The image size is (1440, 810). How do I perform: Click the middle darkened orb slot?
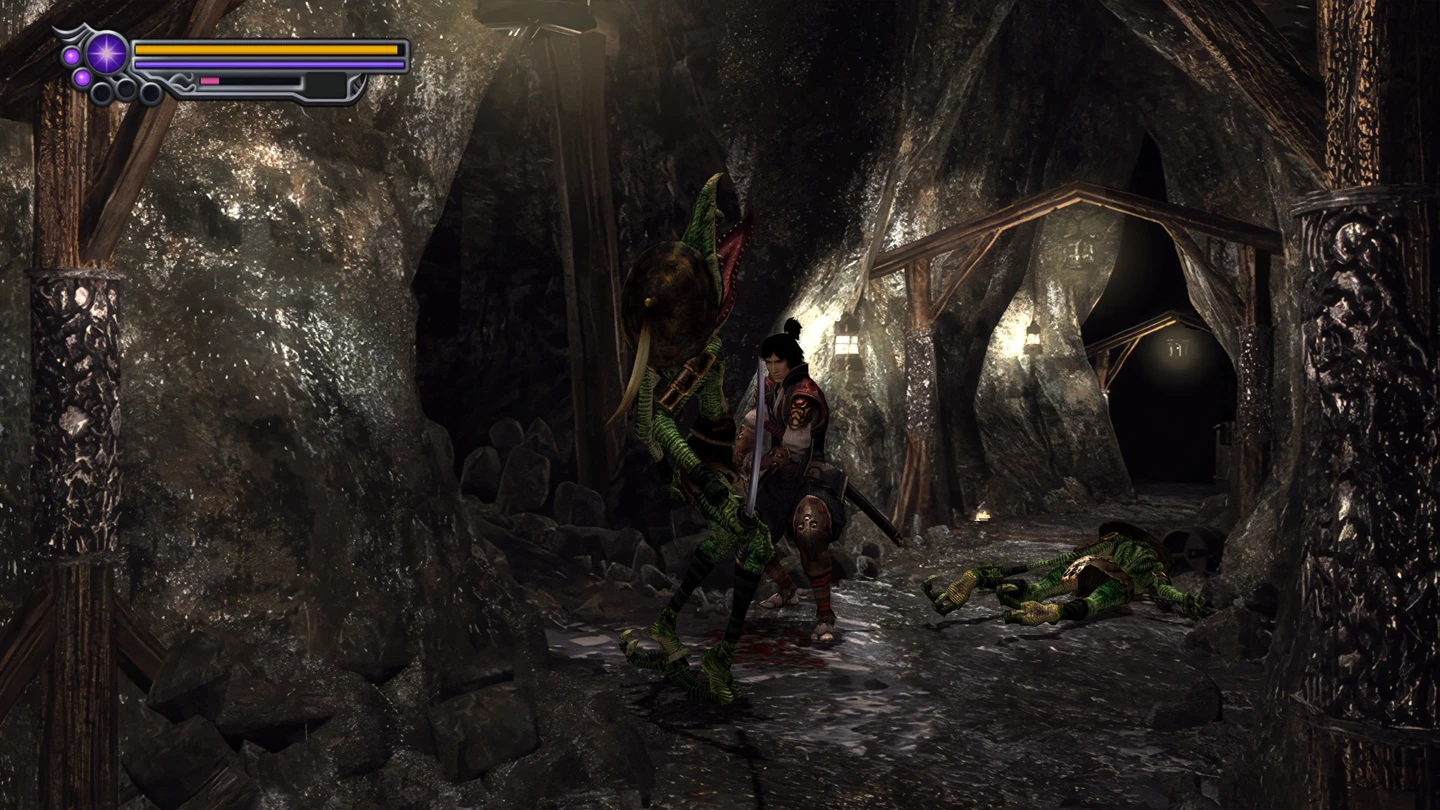coord(125,88)
